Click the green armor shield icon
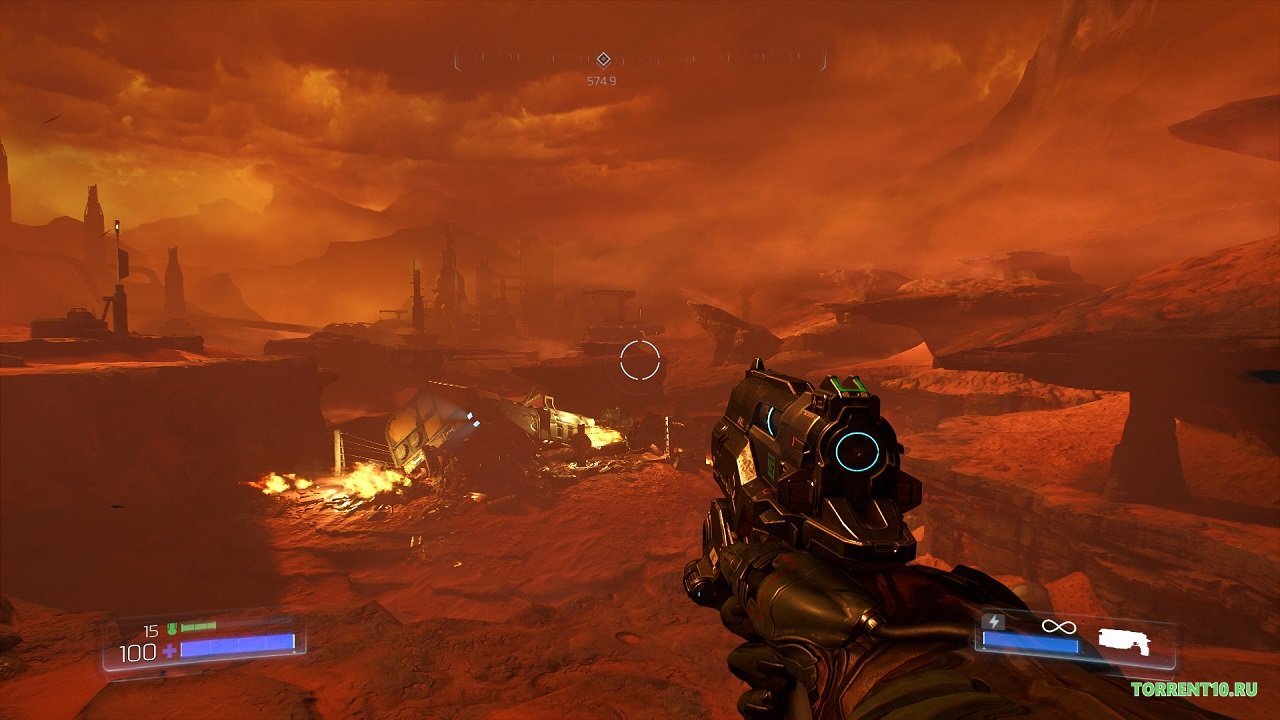Viewport: 1280px width, 720px height. (x=172, y=630)
